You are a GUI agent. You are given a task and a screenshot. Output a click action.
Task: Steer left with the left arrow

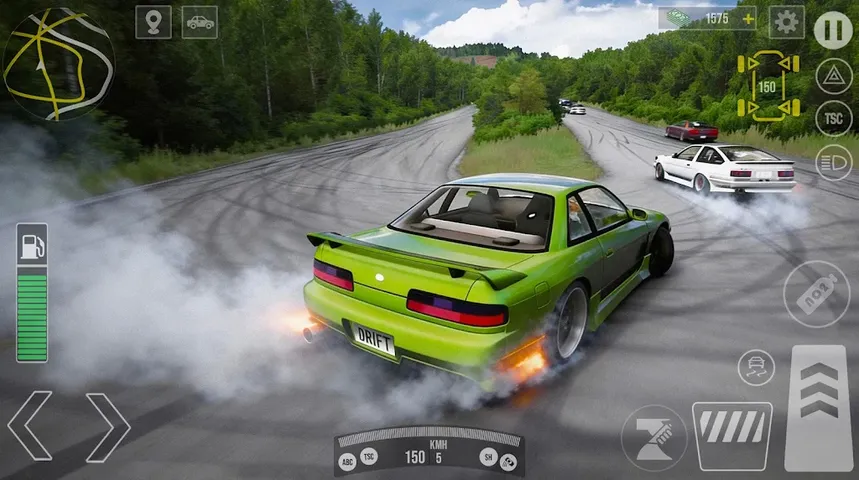coord(30,426)
